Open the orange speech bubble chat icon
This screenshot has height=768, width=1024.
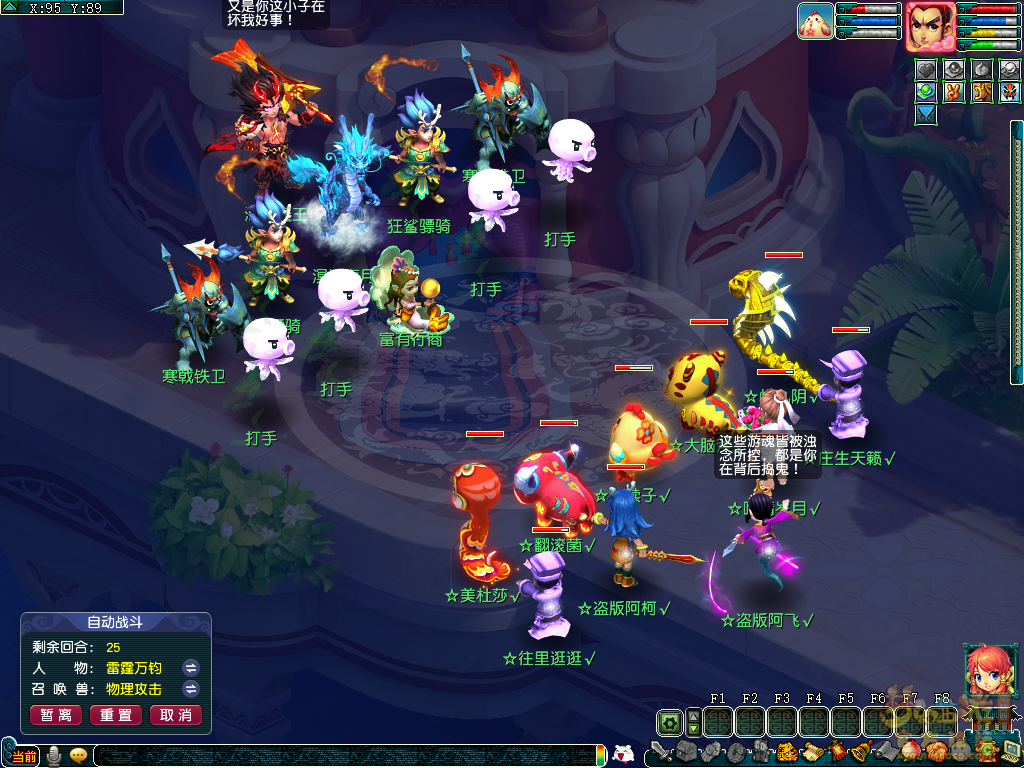point(78,756)
